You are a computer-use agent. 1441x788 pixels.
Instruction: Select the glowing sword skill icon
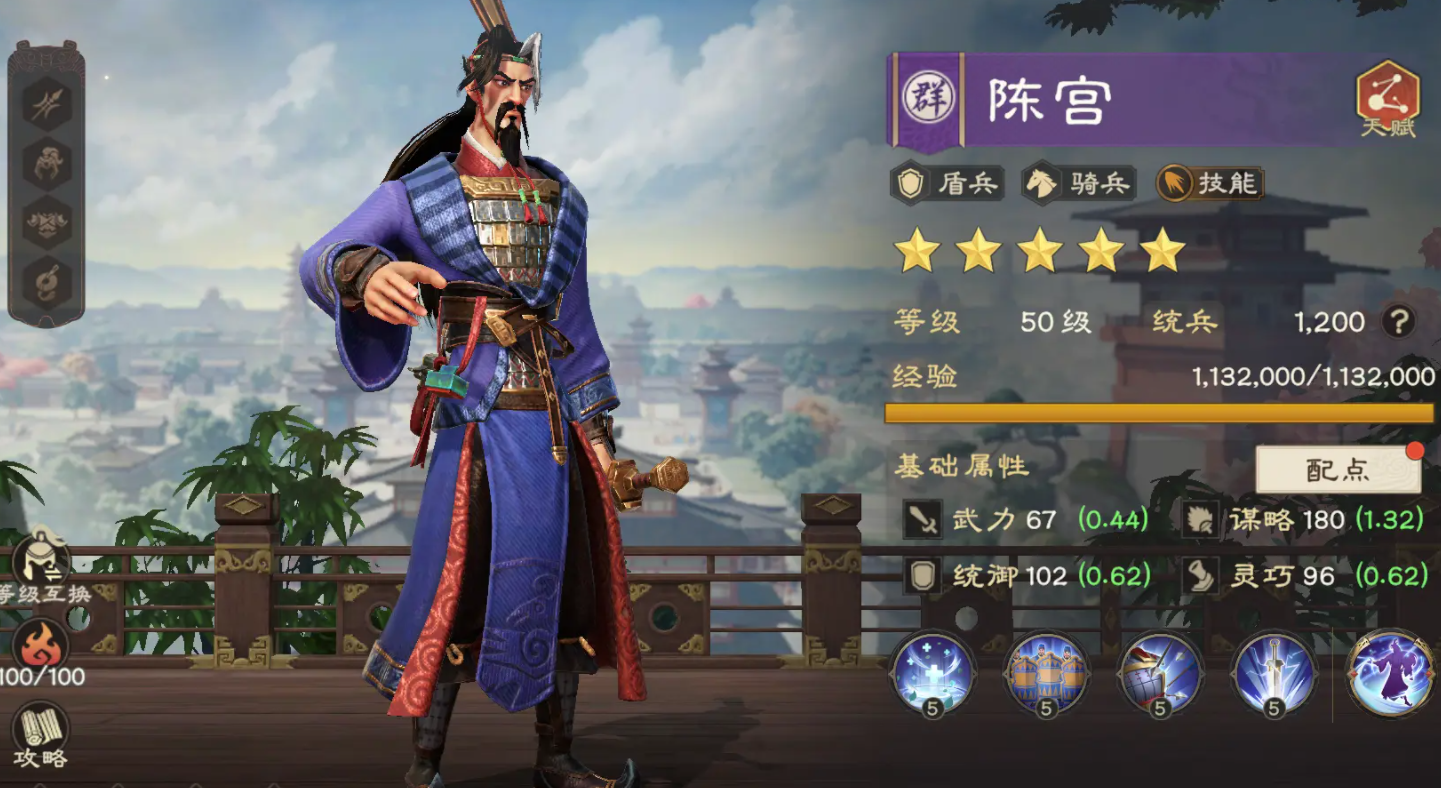pyautogui.click(x=1275, y=674)
